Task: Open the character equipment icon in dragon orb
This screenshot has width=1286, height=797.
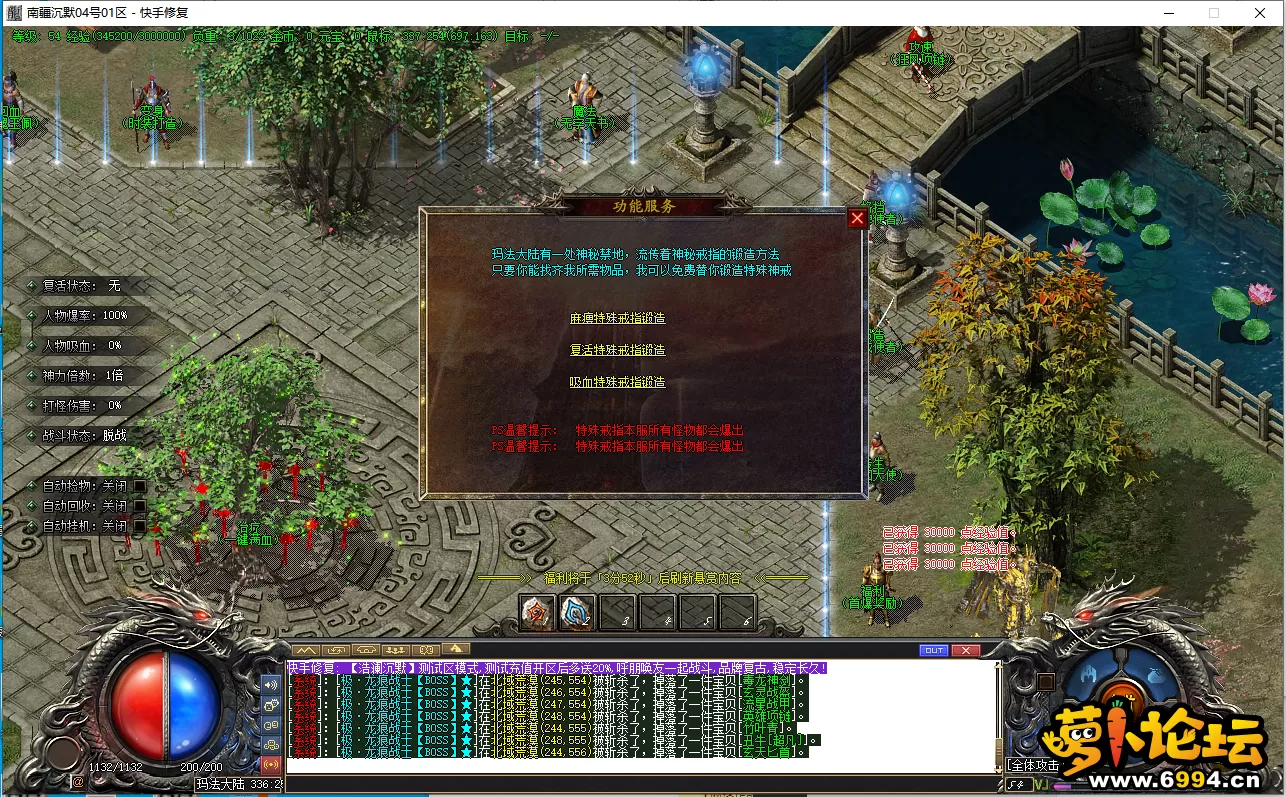Action: tap(1087, 673)
